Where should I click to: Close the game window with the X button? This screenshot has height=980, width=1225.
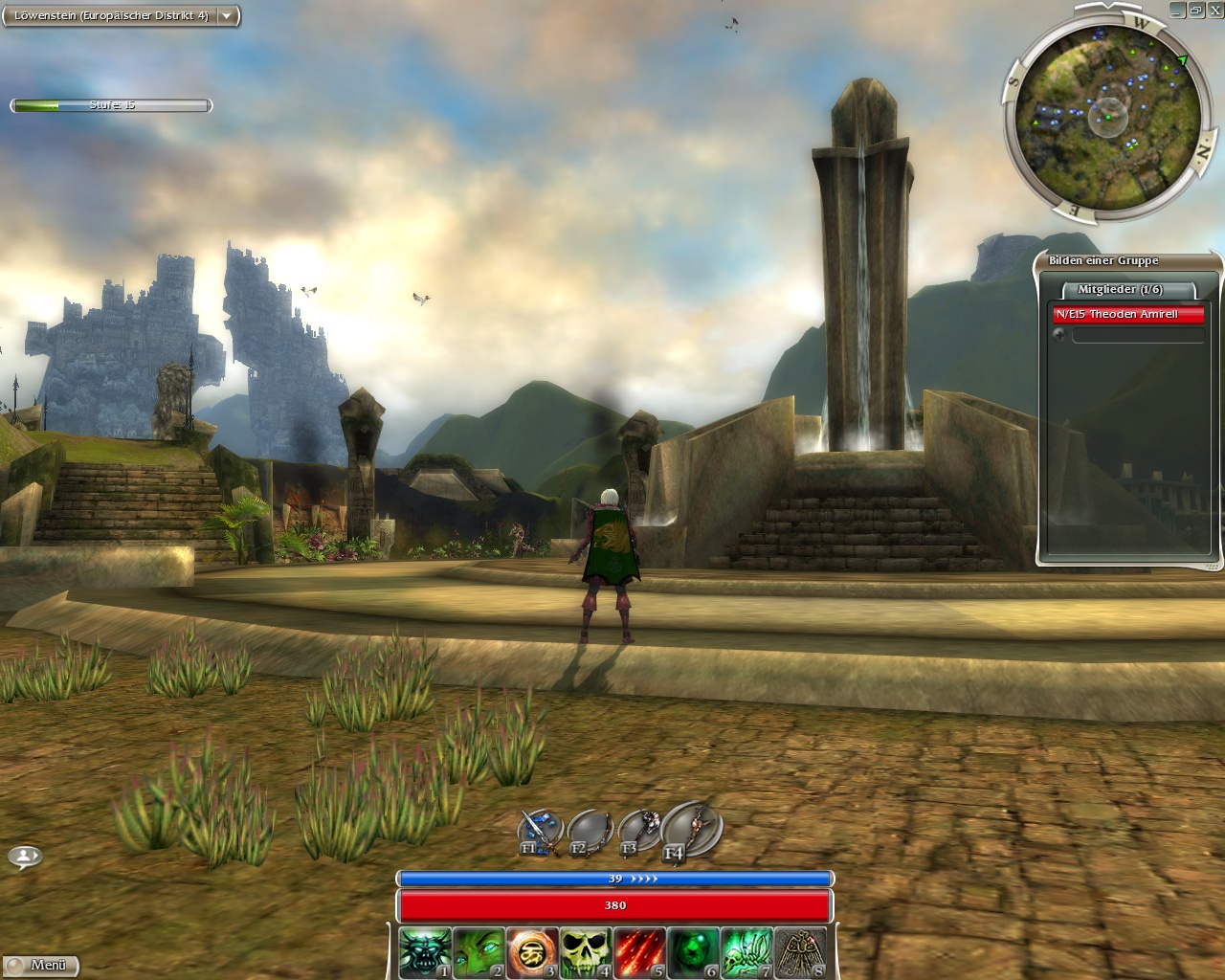click(x=1214, y=10)
